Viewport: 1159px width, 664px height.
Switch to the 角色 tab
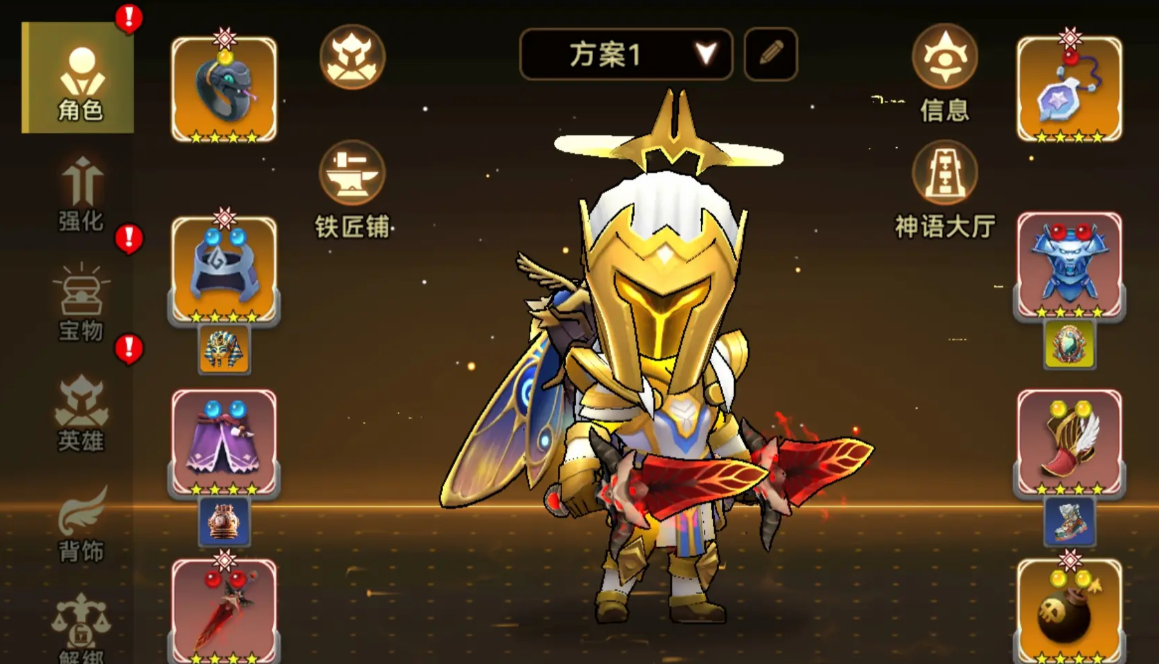78,78
